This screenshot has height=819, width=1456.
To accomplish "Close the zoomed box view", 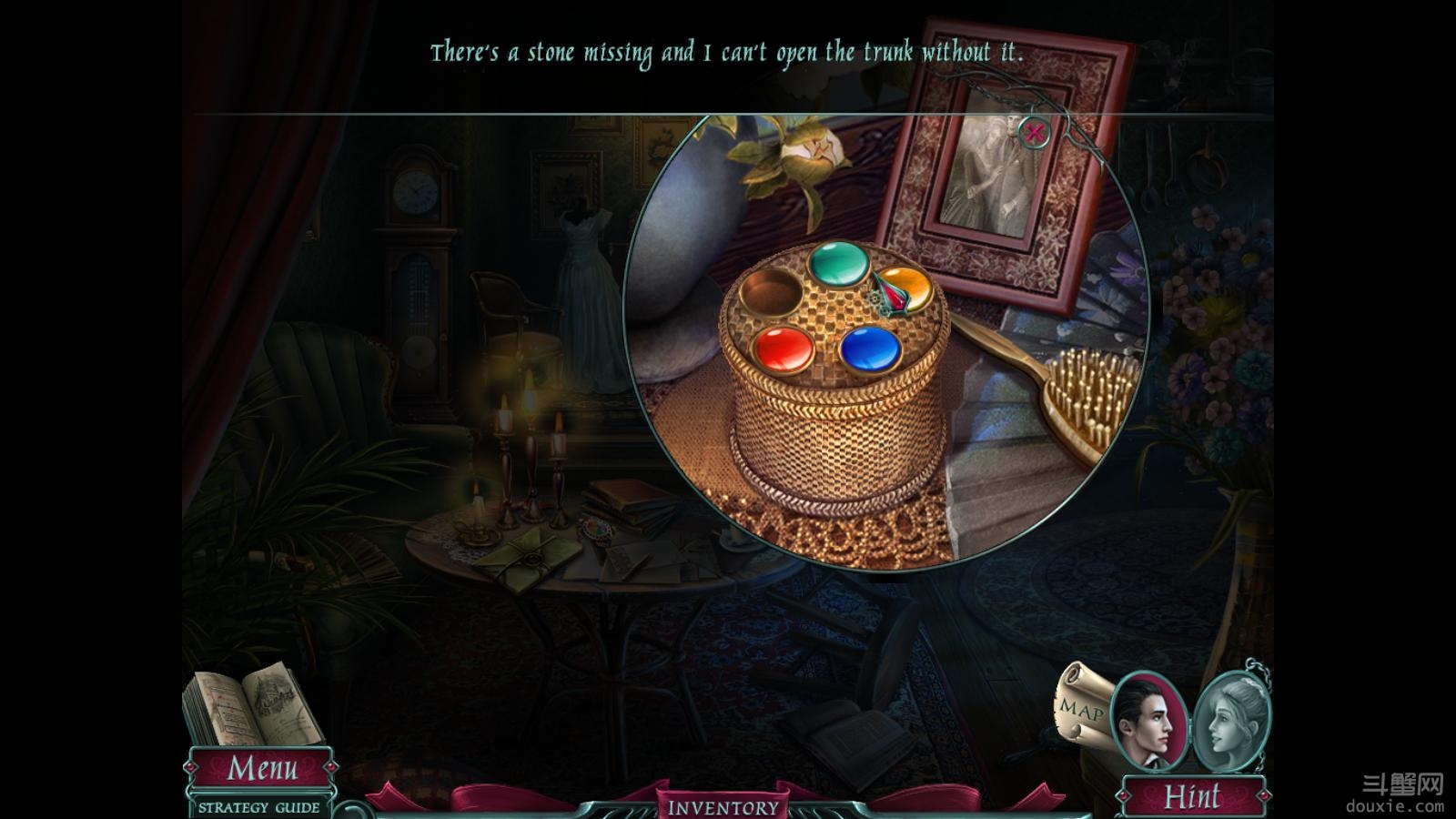I will [x=1035, y=133].
